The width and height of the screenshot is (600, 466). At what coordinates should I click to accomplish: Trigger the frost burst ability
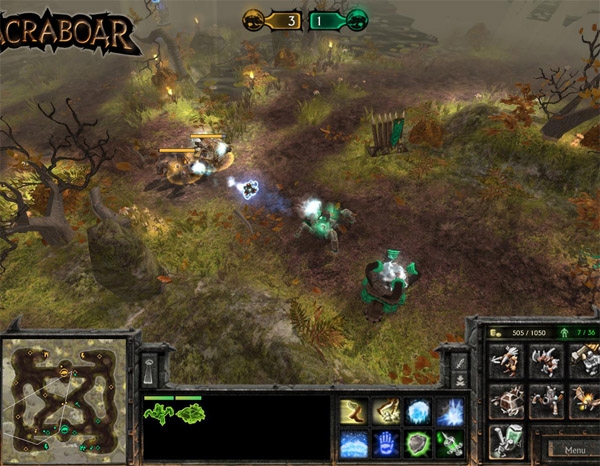click(x=451, y=411)
